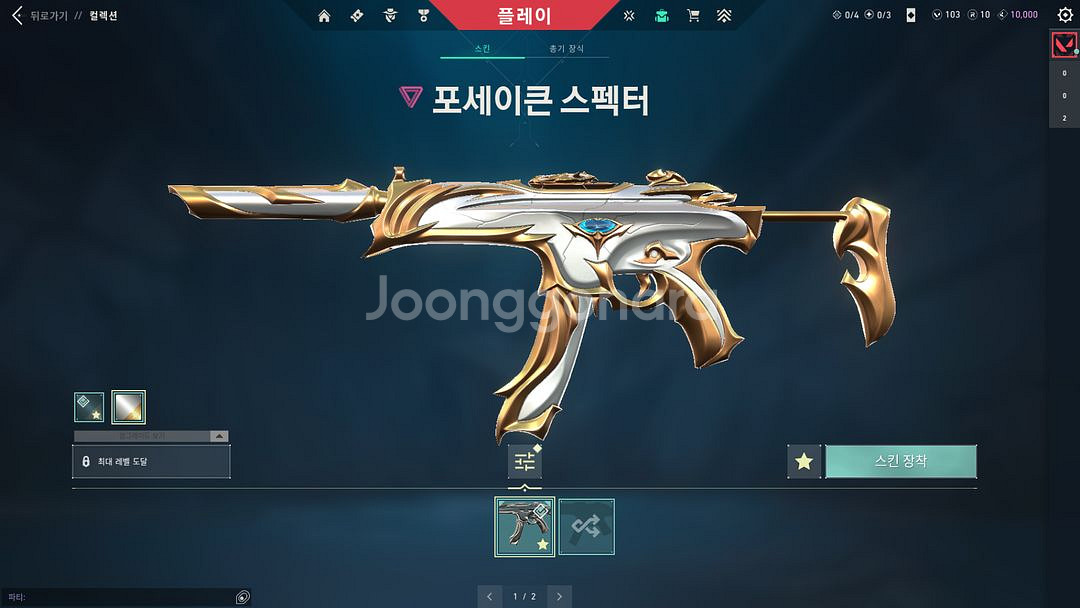Click the red 플레이 play button
This screenshot has width=1080, height=608.
point(524,15)
